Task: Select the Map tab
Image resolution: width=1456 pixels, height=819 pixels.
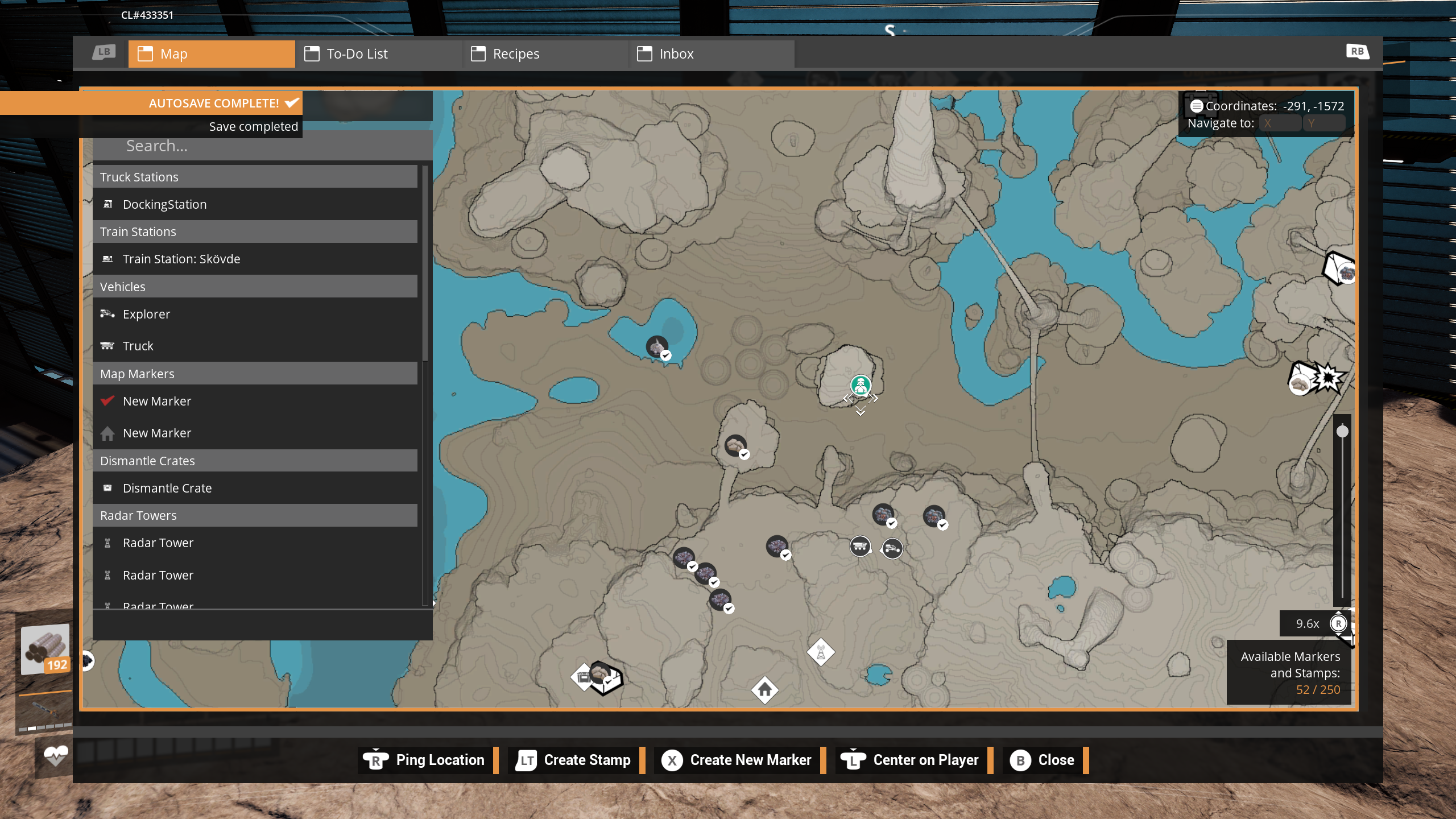Action: click(211, 54)
